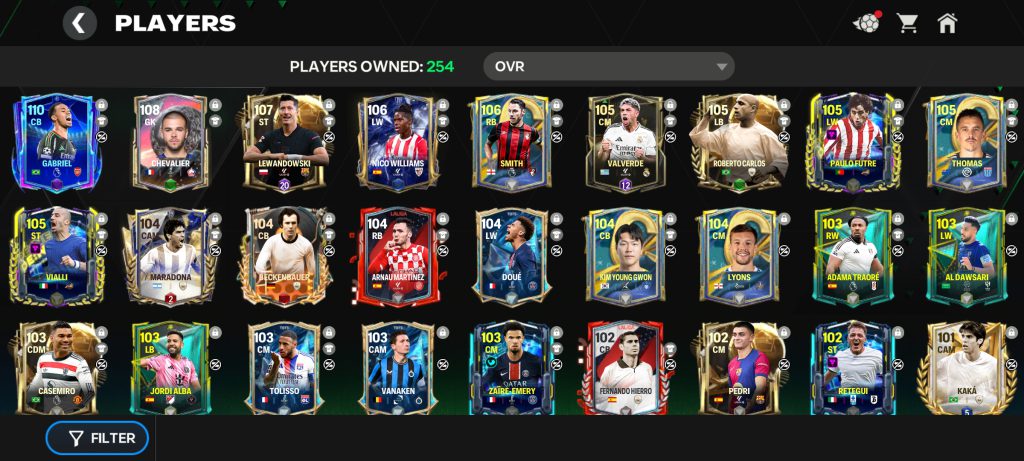The image size is (1024, 461).
Task: Select the Valverde 105 card
Action: click(625, 143)
